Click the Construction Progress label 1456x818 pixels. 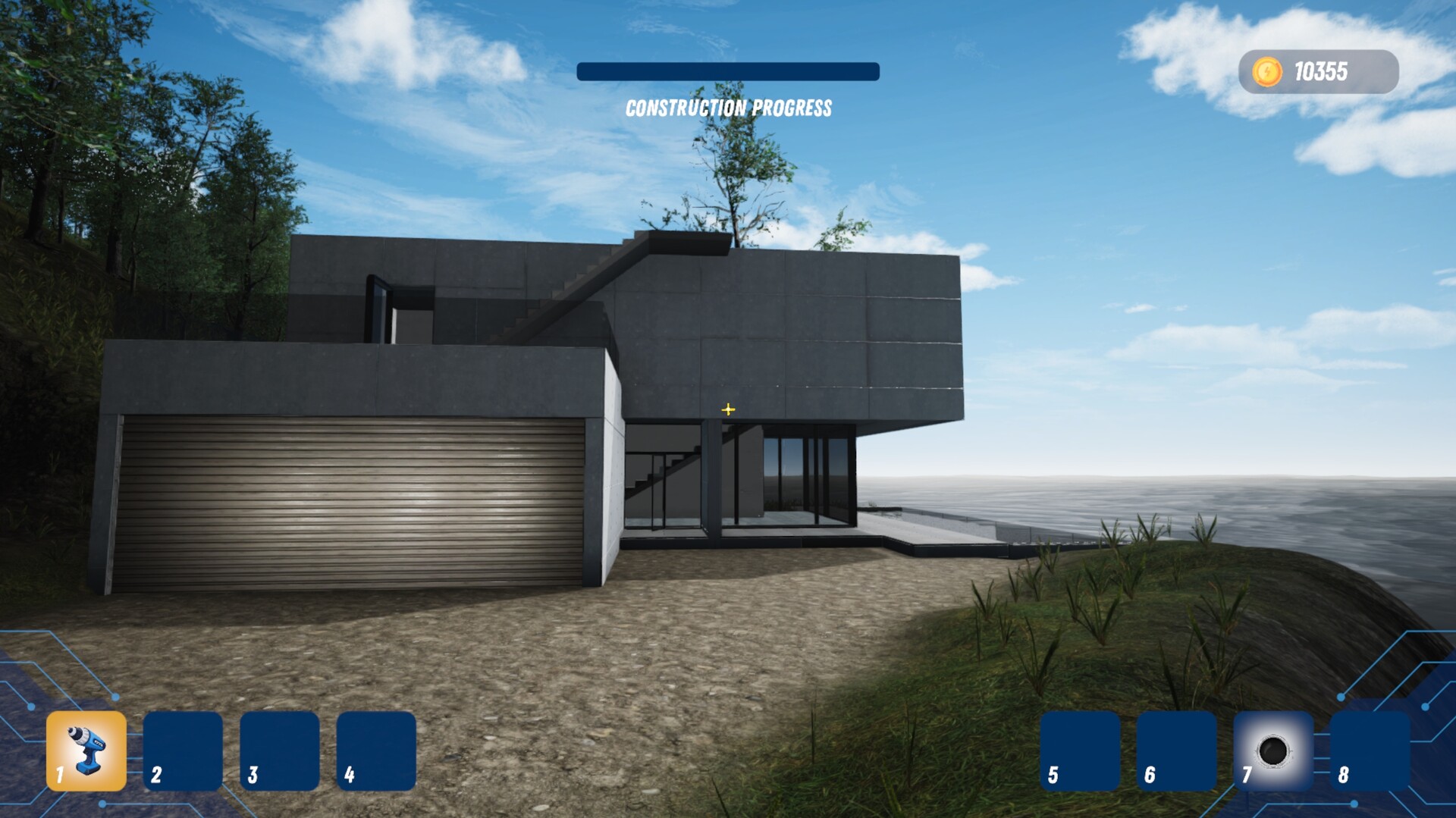(x=729, y=108)
